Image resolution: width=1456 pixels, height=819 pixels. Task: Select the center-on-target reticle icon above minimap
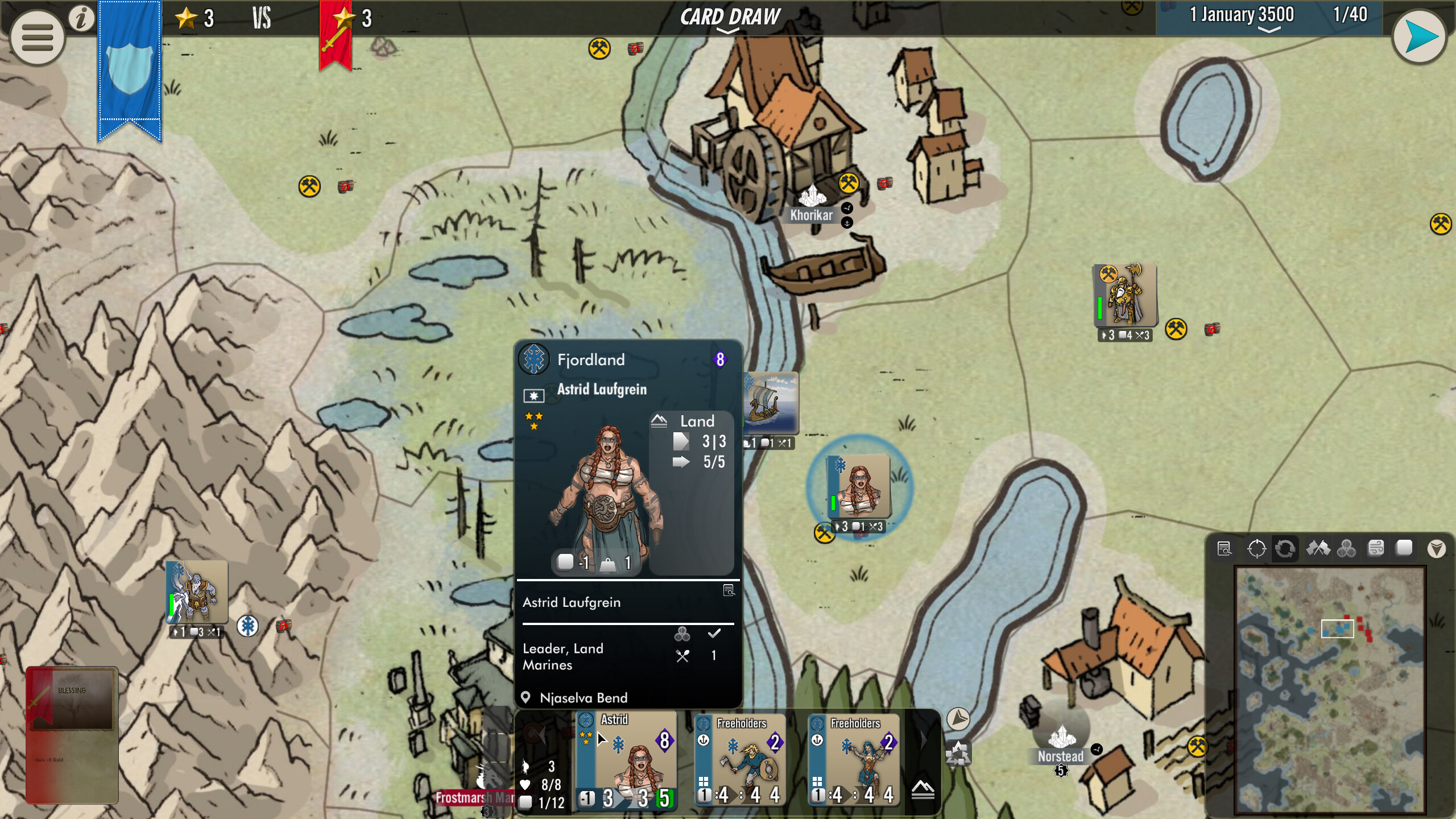pos(1257,548)
